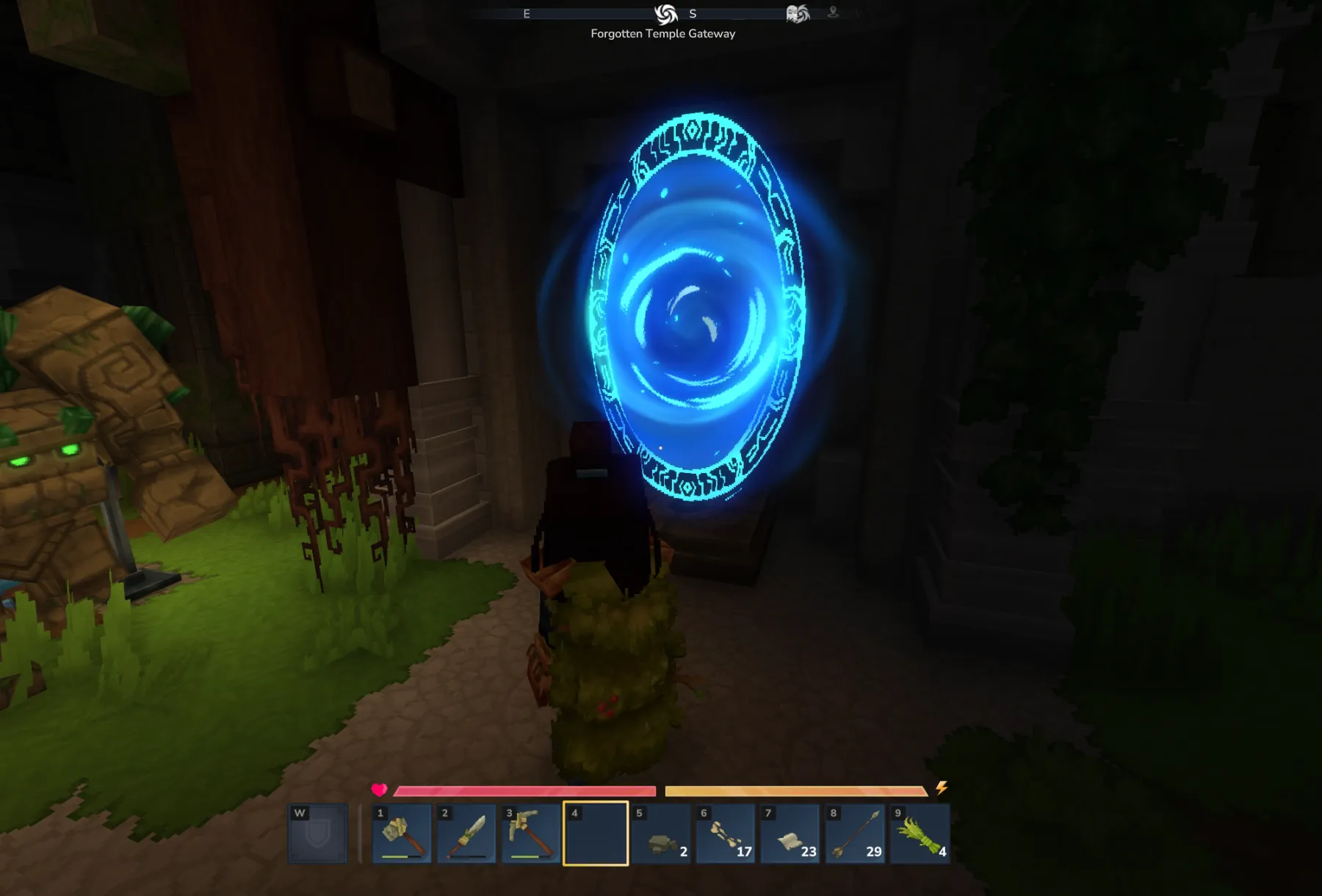Viewport: 1322px width, 896px height.
Task: Click the map pin marker on compass
Action: (833, 12)
